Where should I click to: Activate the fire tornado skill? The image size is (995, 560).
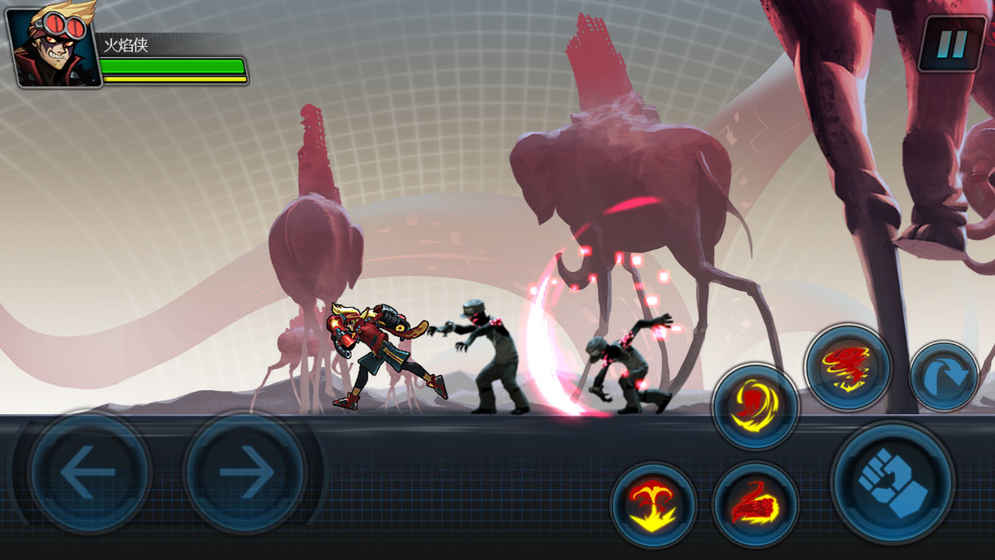[847, 367]
